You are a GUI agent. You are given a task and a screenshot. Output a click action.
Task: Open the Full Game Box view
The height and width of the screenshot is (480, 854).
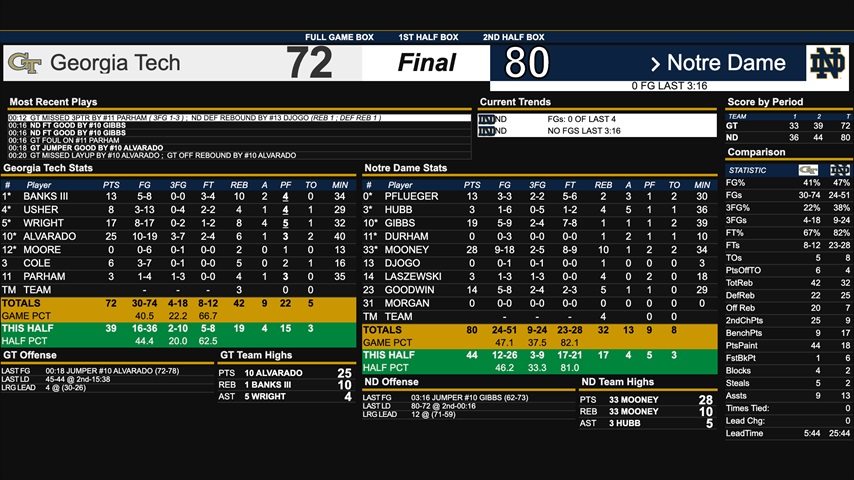(x=339, y=37)
